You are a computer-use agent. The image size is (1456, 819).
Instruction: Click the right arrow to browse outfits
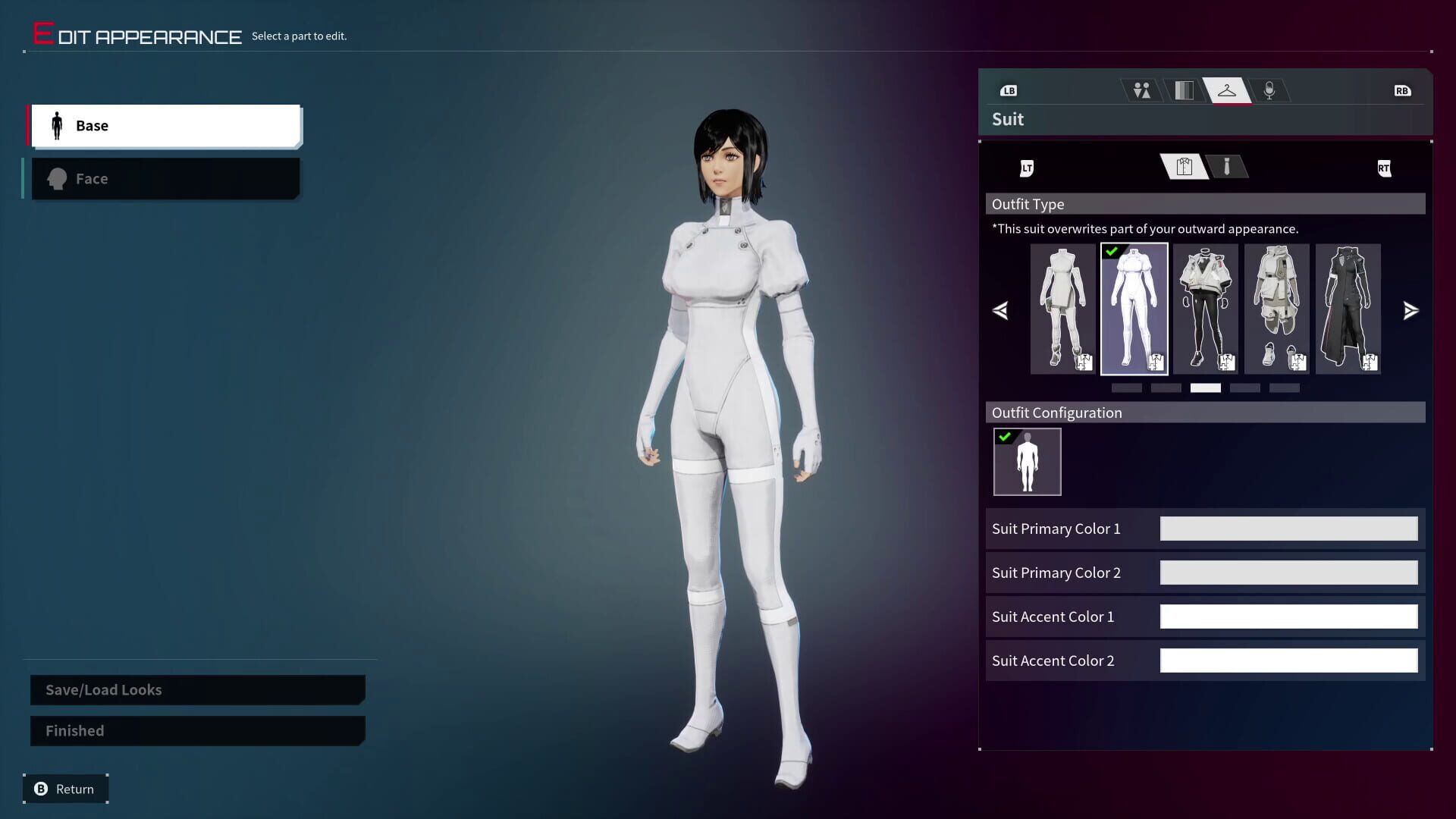tap(1410, 310)
